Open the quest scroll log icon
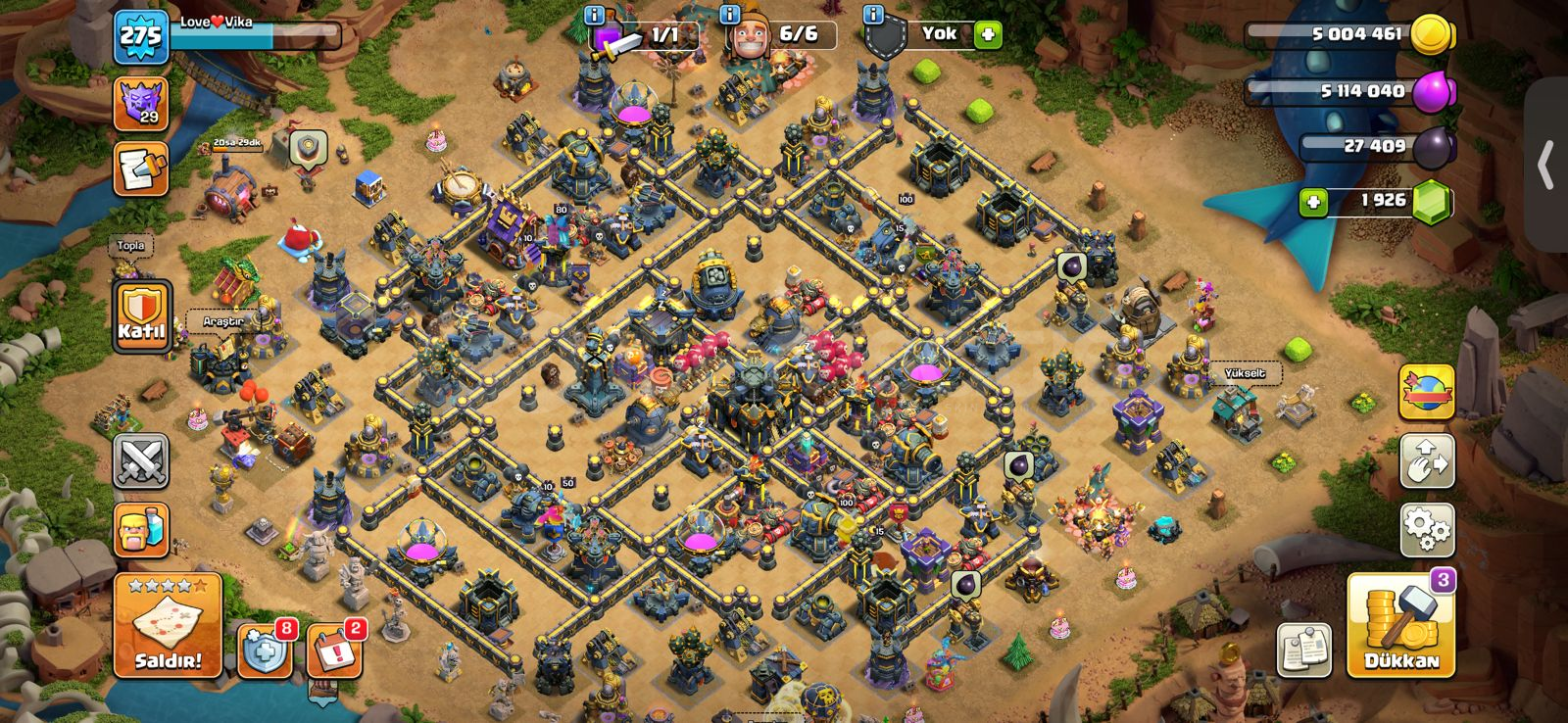The width and height of the screenshot is (1568, 723). pyautogui.click(x=141, y=169)
